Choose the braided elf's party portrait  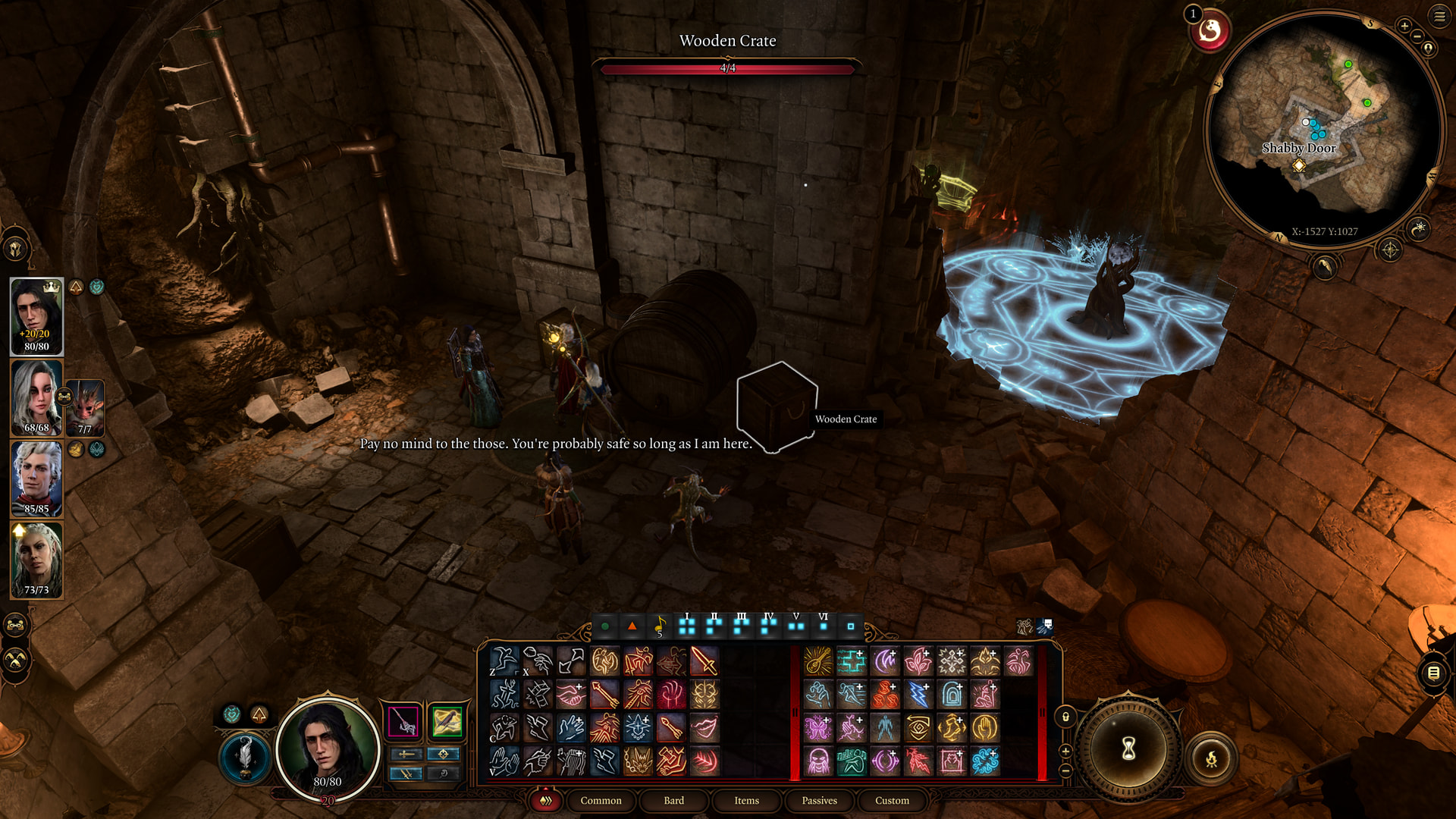[x=36, y=560]
